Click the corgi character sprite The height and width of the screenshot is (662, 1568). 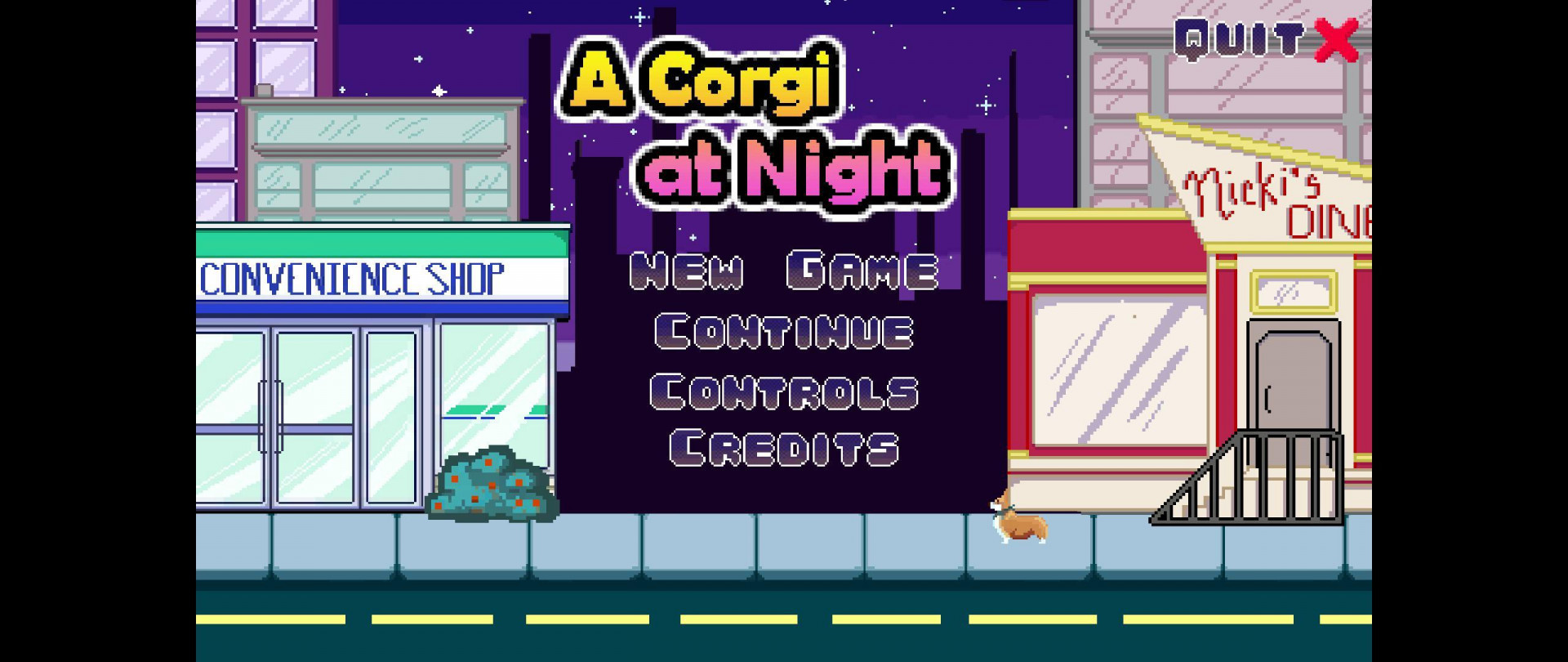(1021, 517)
